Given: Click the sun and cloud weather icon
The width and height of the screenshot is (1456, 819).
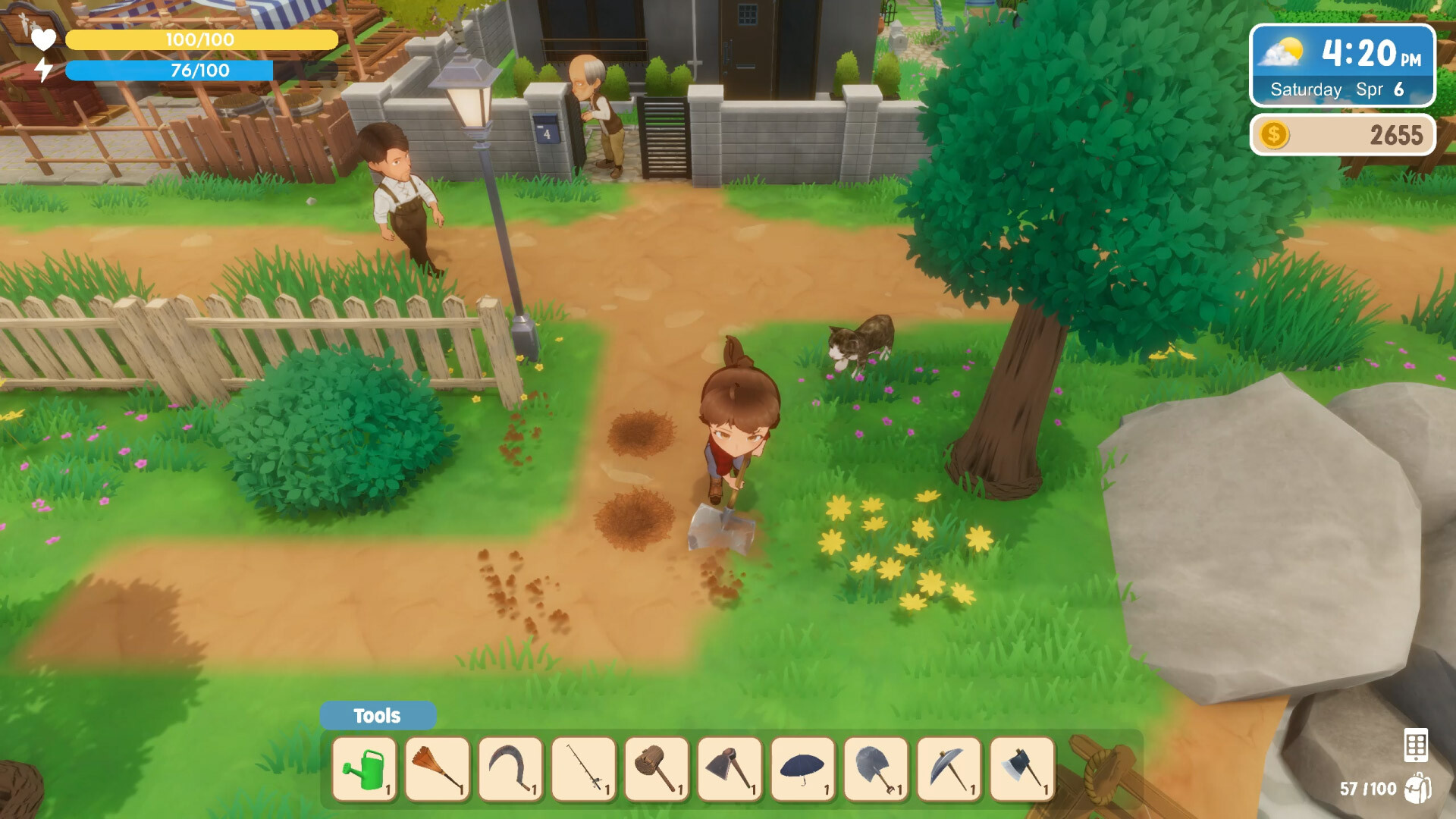Looking at the screenshot, I should [x=1282, y=53].
